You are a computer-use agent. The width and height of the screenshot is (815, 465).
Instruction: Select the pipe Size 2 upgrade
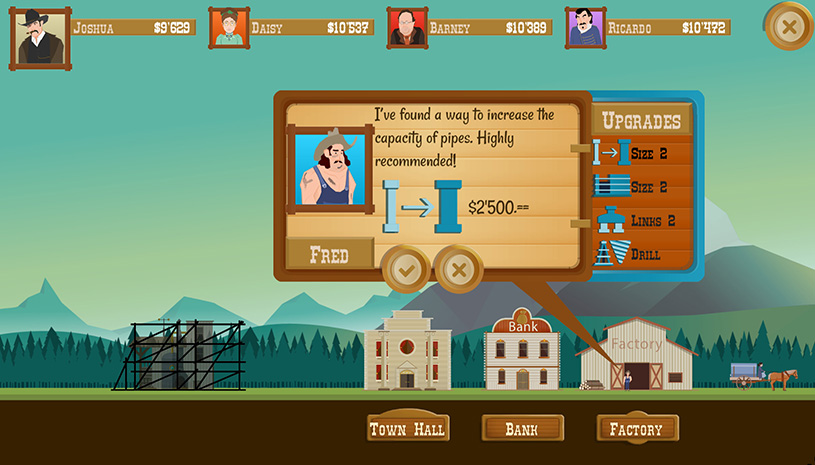(640, 154)
